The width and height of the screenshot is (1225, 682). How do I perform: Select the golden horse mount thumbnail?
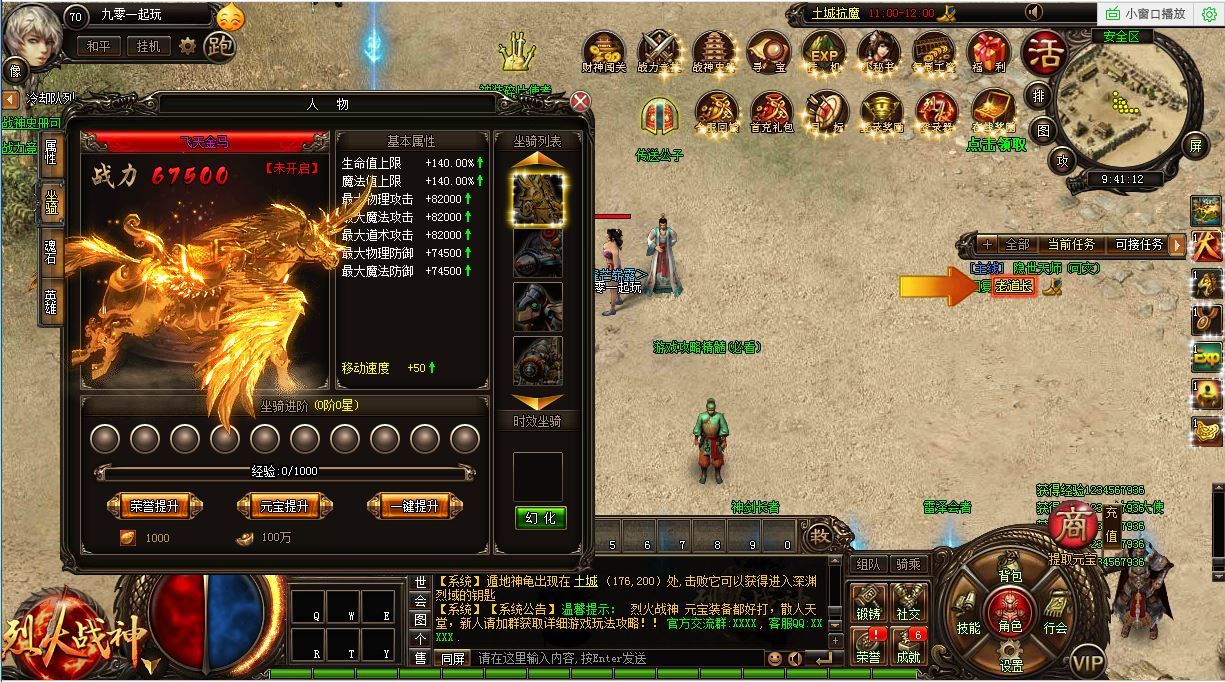(x=538, y=197)
